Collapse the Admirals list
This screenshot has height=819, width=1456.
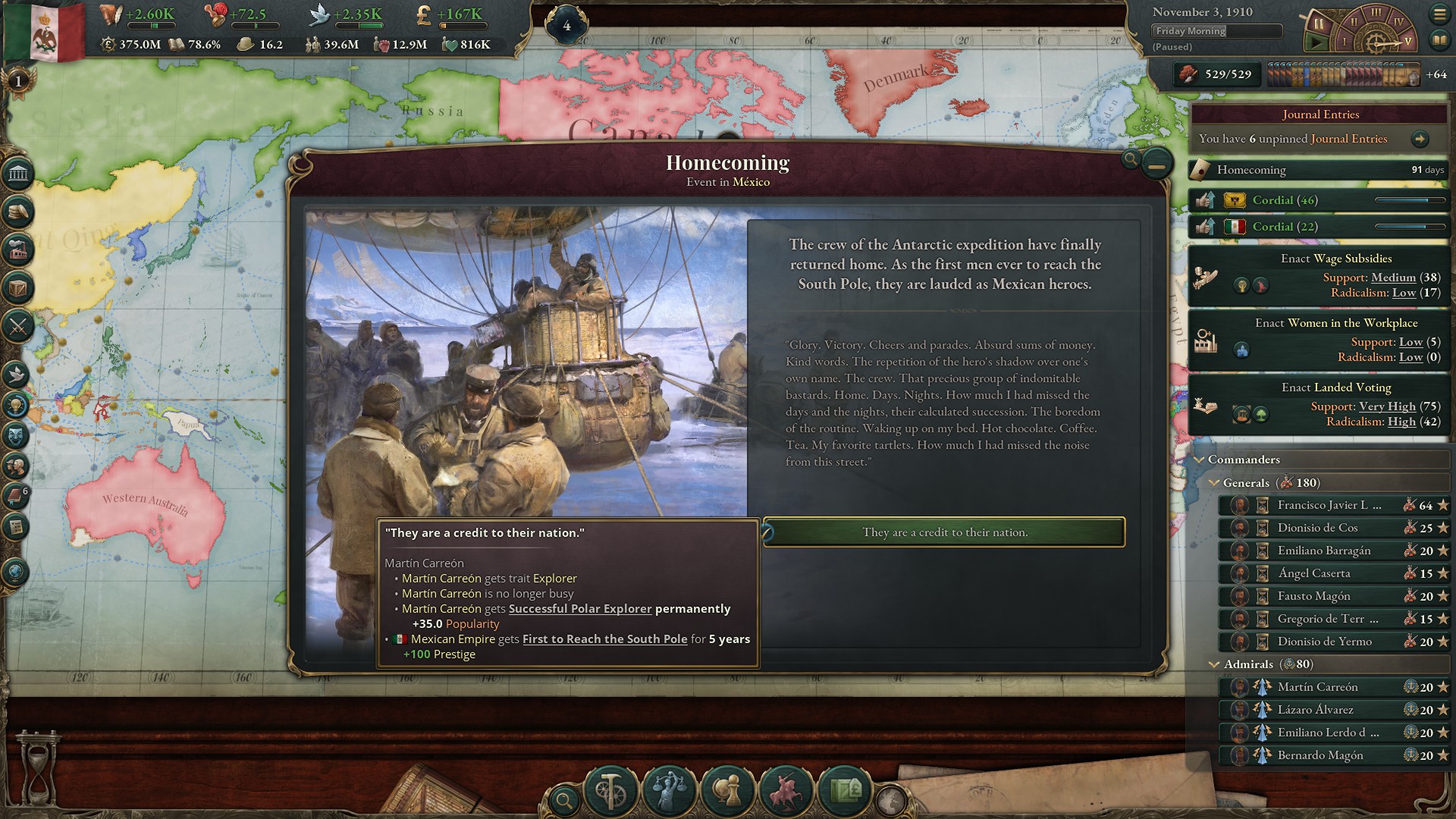point(1215,664)
